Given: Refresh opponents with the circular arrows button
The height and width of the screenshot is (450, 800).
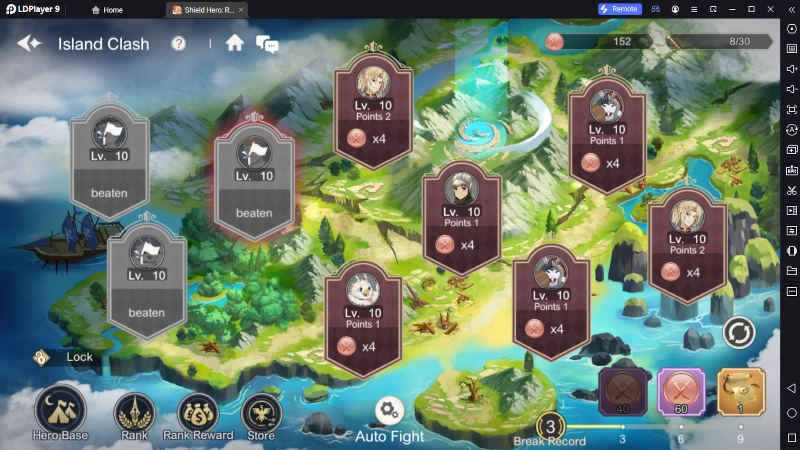Looking at the screenshot, I should (x=739, y=333).
